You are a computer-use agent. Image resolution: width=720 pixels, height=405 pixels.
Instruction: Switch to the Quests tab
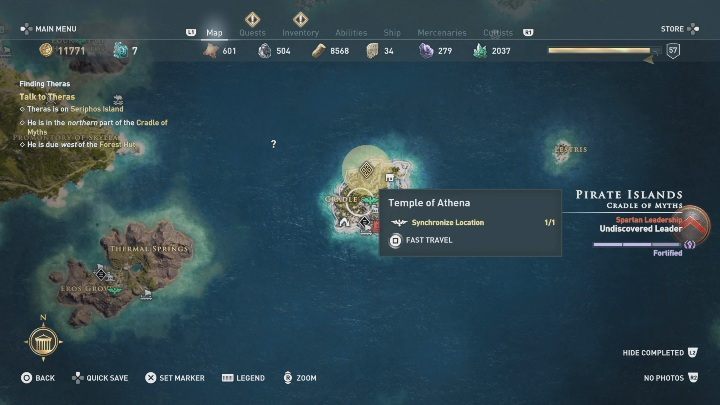tap(253, 32)
